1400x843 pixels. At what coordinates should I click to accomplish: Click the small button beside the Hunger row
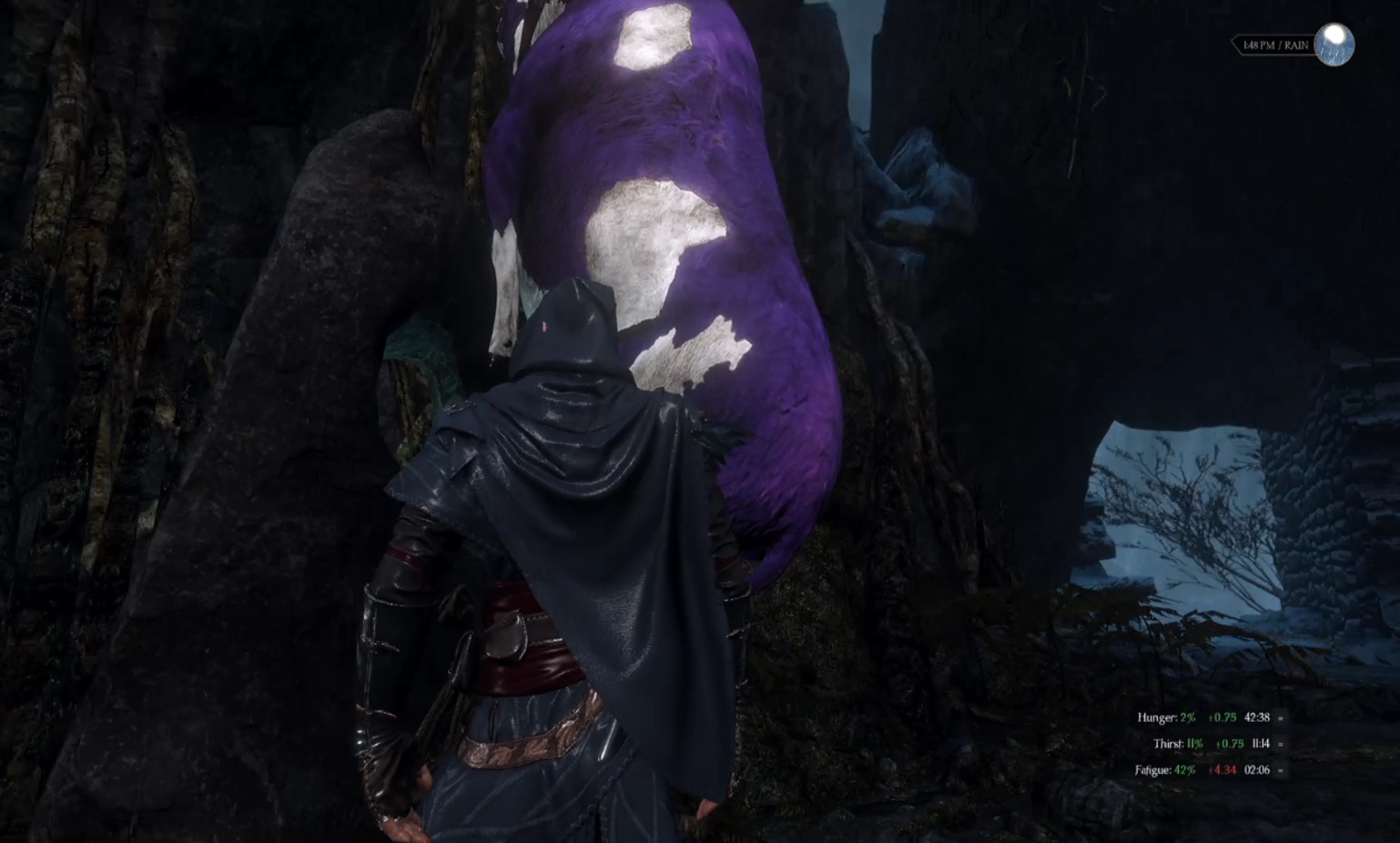point(1281,717)
